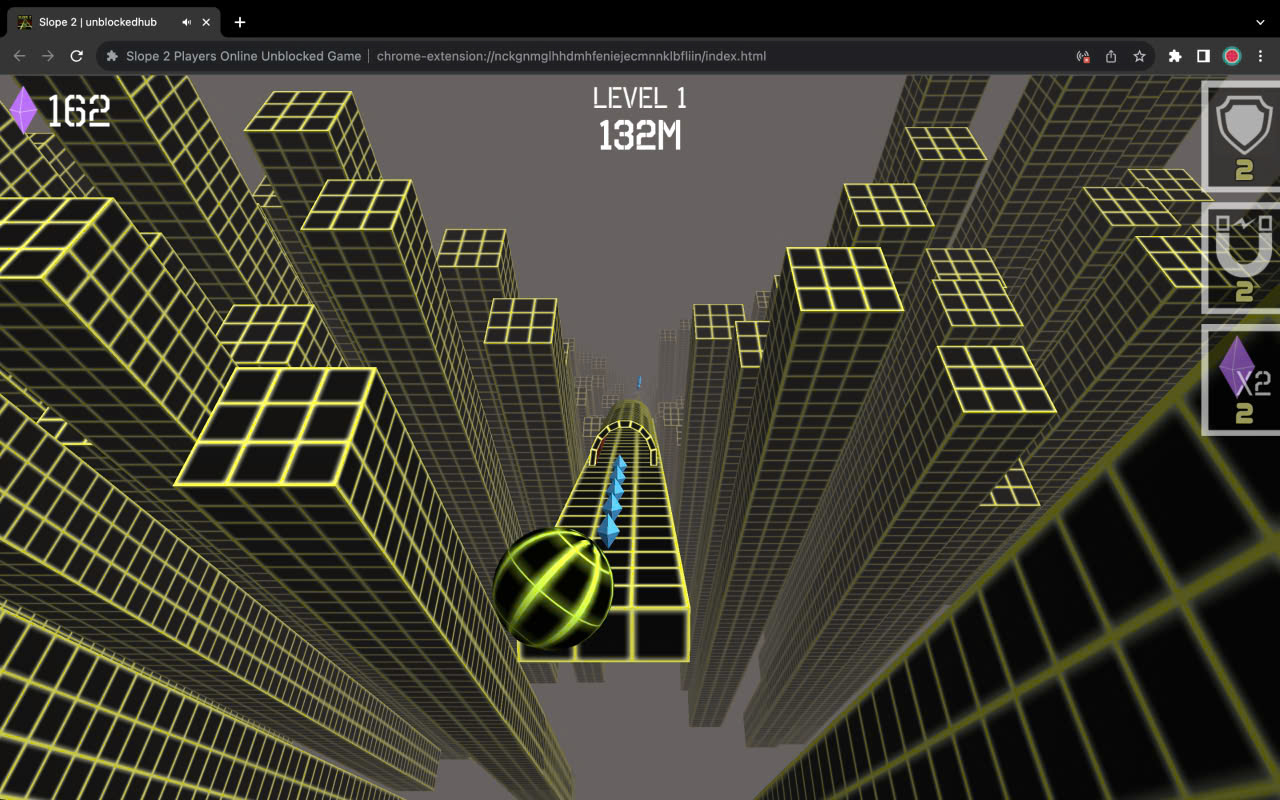Open the Chrome three-dot menu

click(x=1260, y=57)
